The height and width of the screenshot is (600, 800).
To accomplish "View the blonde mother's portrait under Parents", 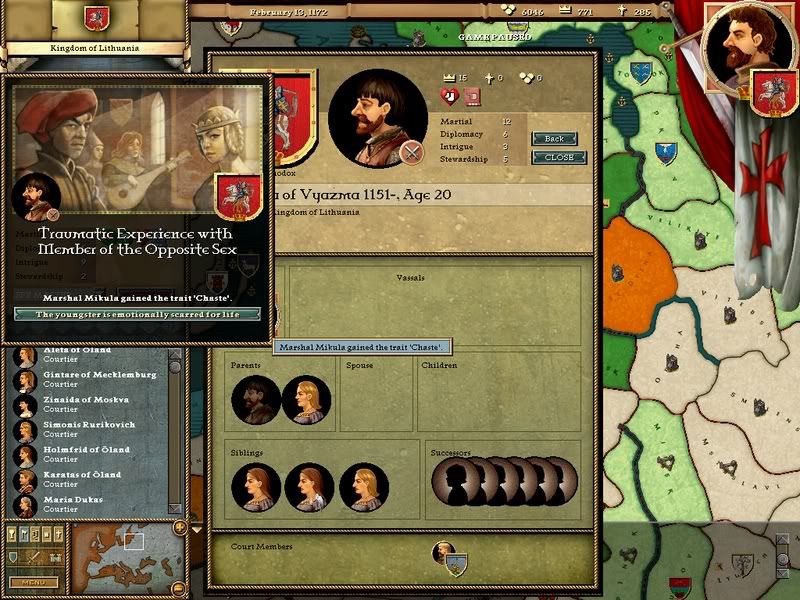I will coord(306,400).
